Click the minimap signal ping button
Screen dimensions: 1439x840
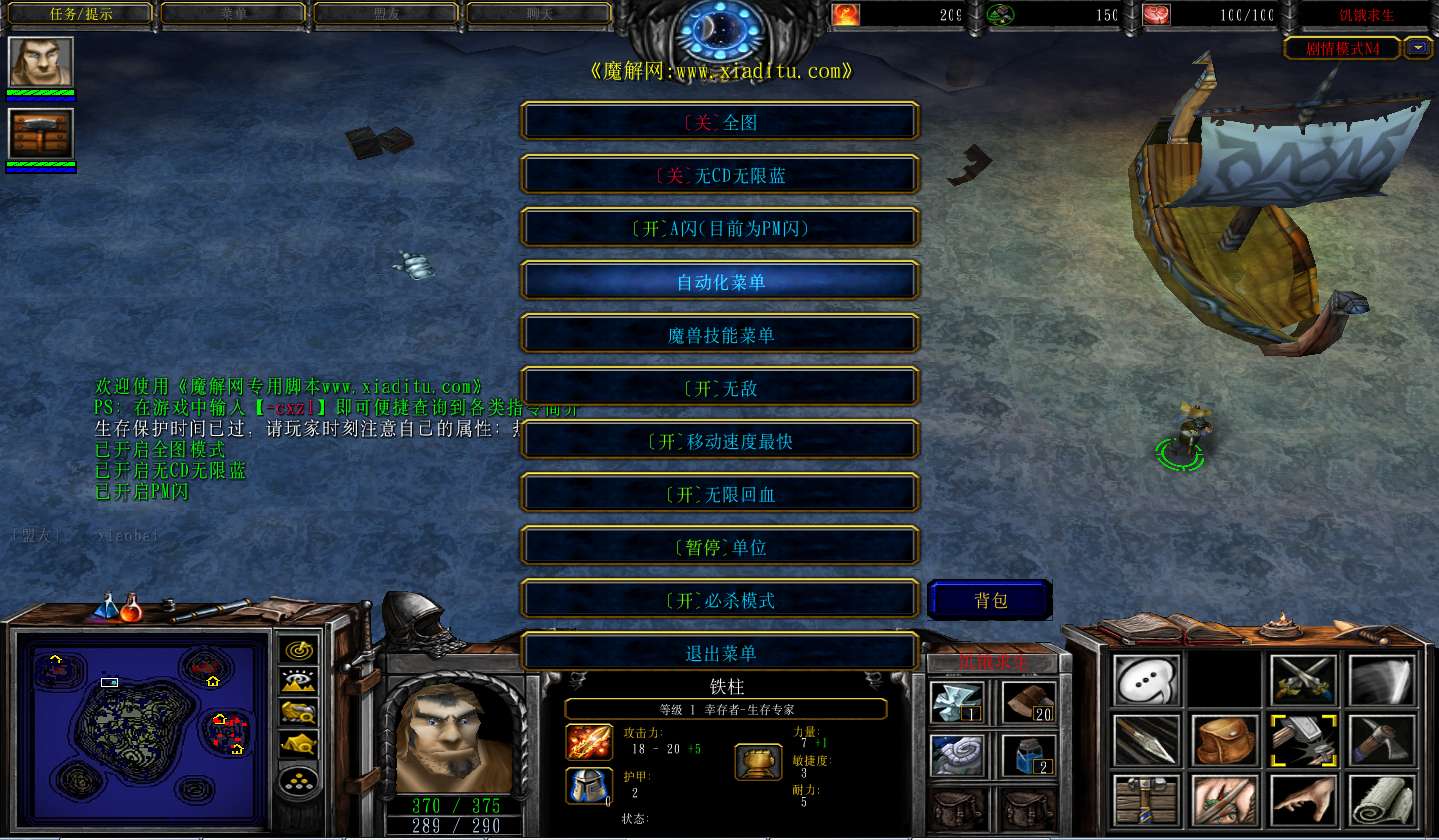(x=299, y=650)
